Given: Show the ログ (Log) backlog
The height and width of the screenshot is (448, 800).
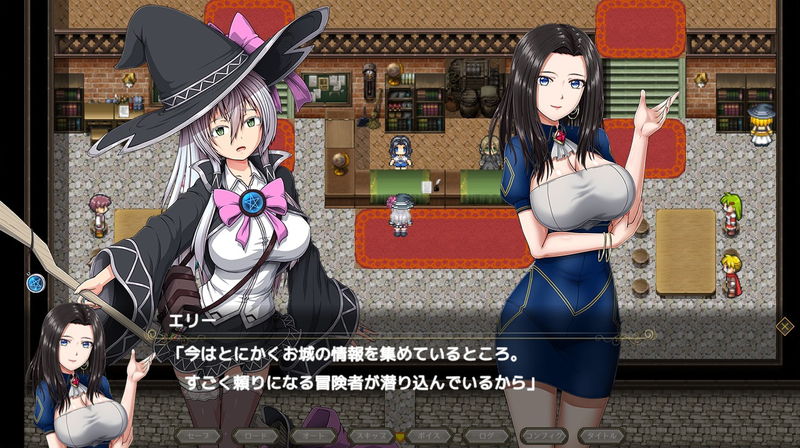Looking at the screenshot, I should [x=485, y=436].
